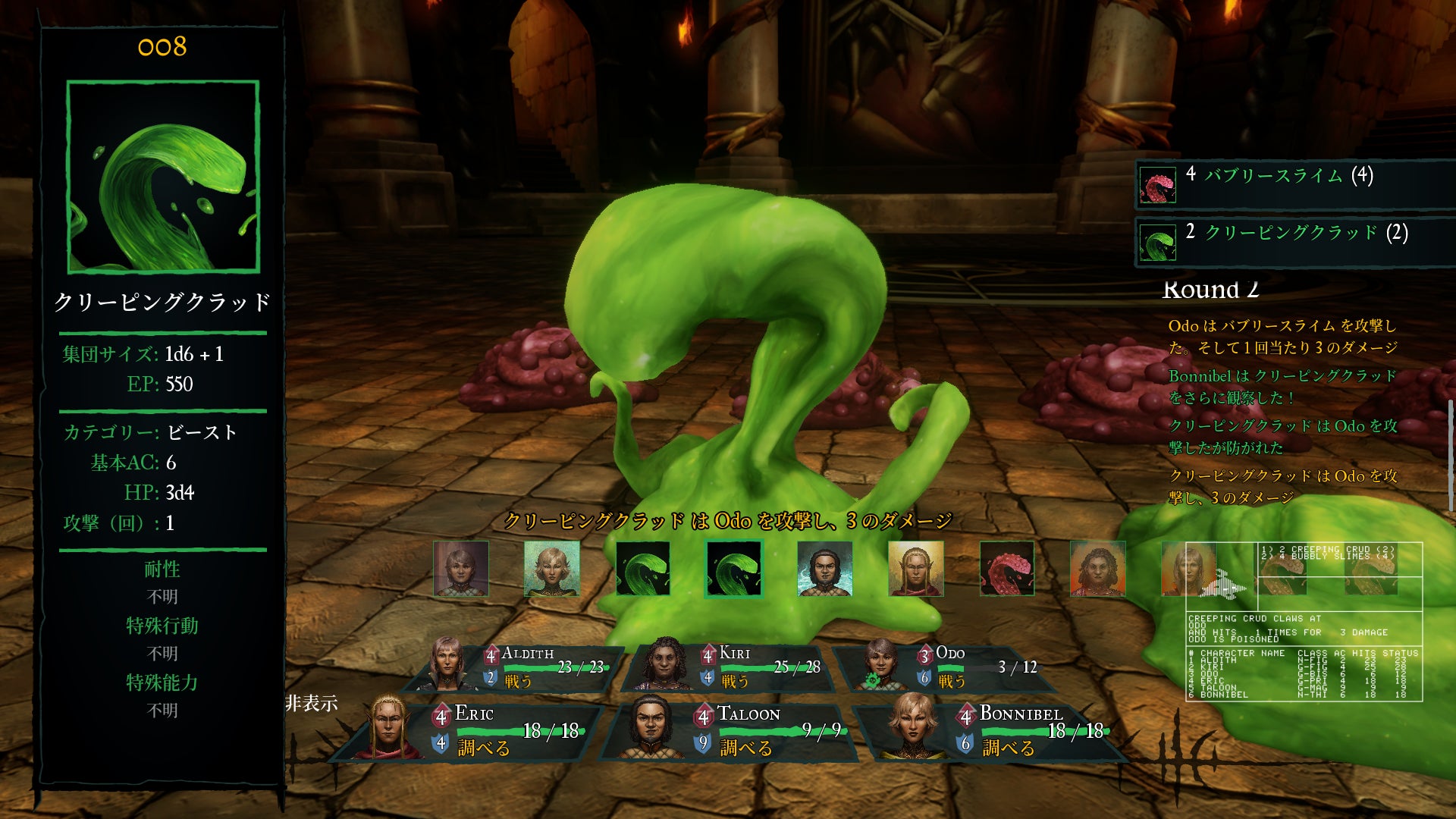Click the classic retro text view window

tap(1304, 621)
